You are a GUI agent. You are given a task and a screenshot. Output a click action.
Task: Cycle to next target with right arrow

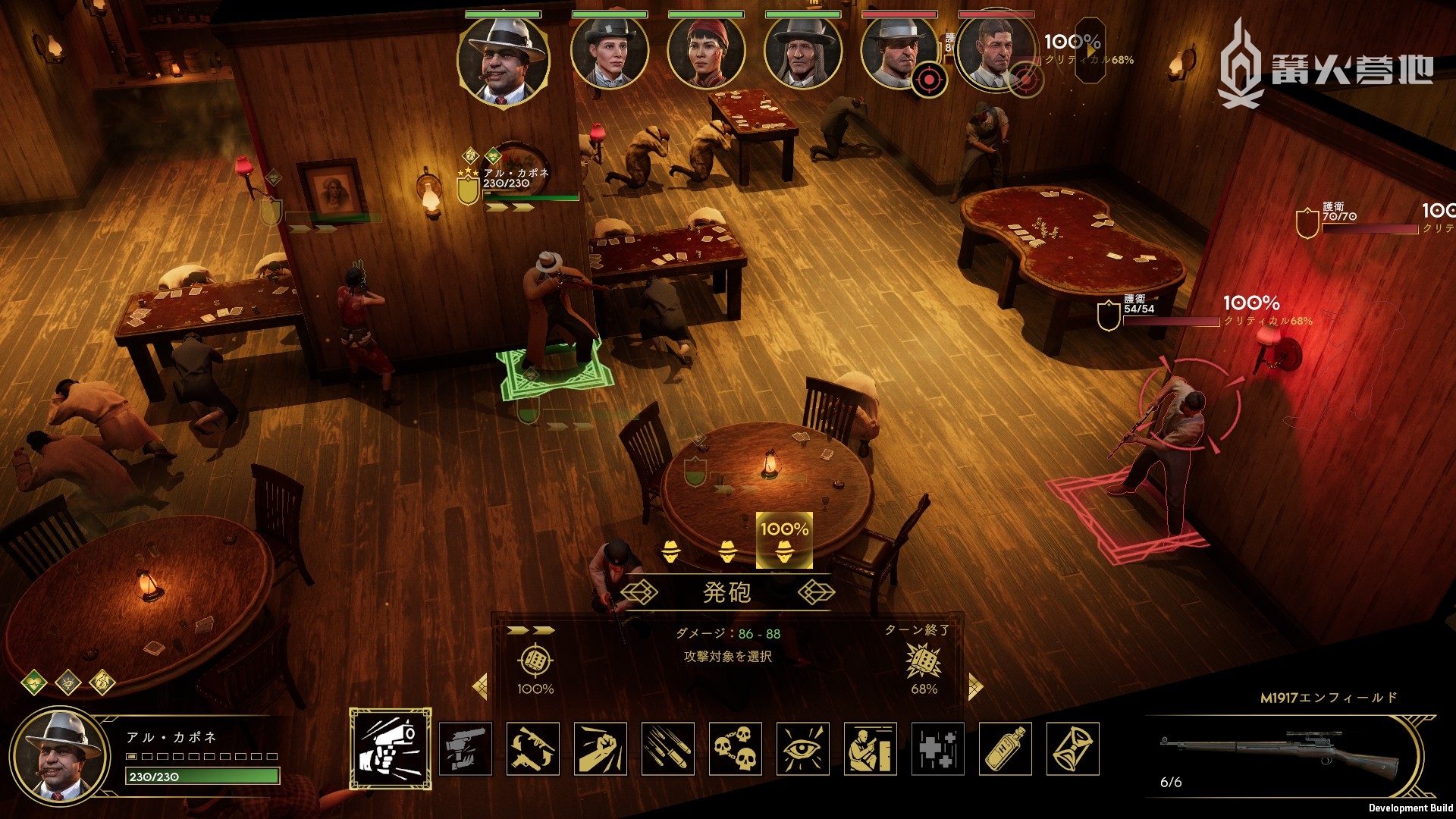tap(975, 687)
